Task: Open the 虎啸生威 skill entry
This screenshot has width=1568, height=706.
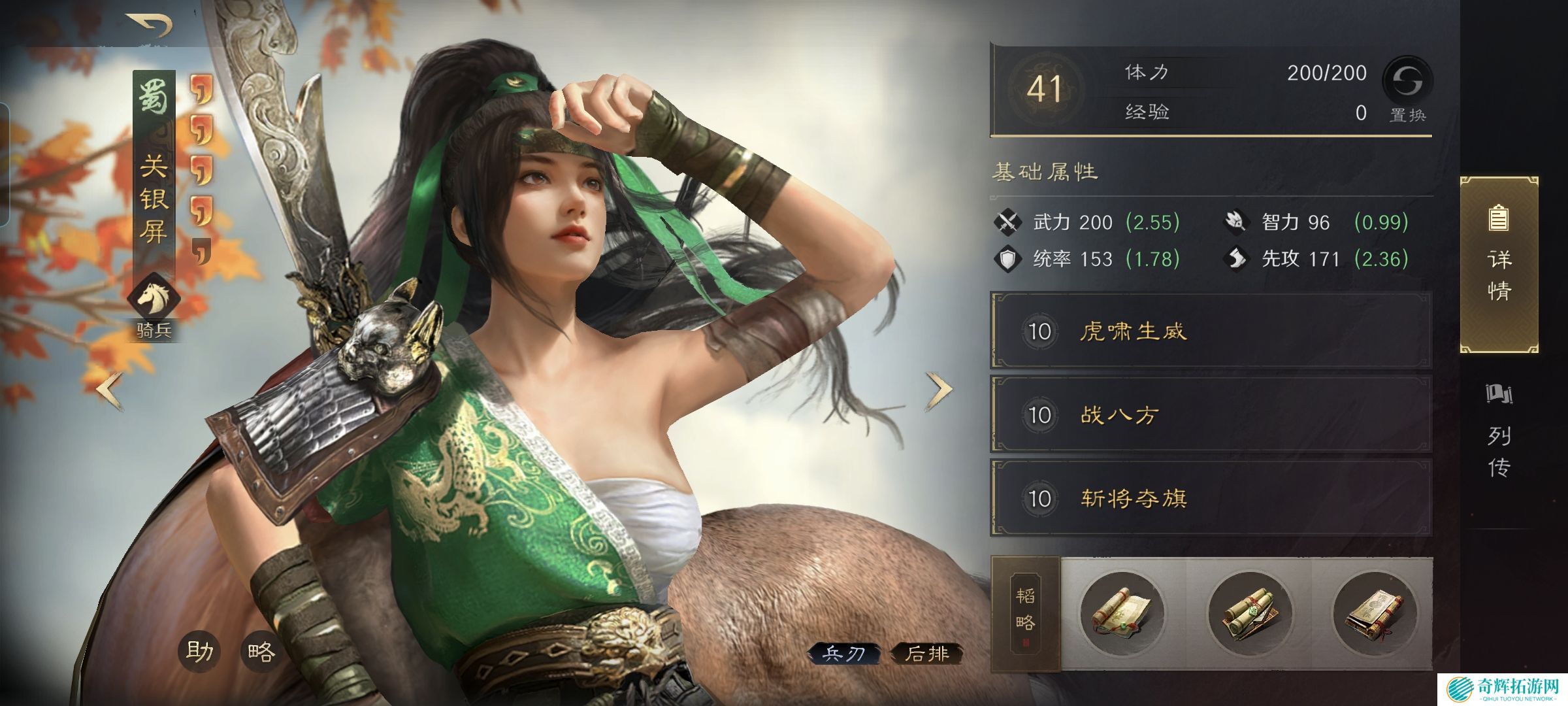Action: tap(1211, 331)
